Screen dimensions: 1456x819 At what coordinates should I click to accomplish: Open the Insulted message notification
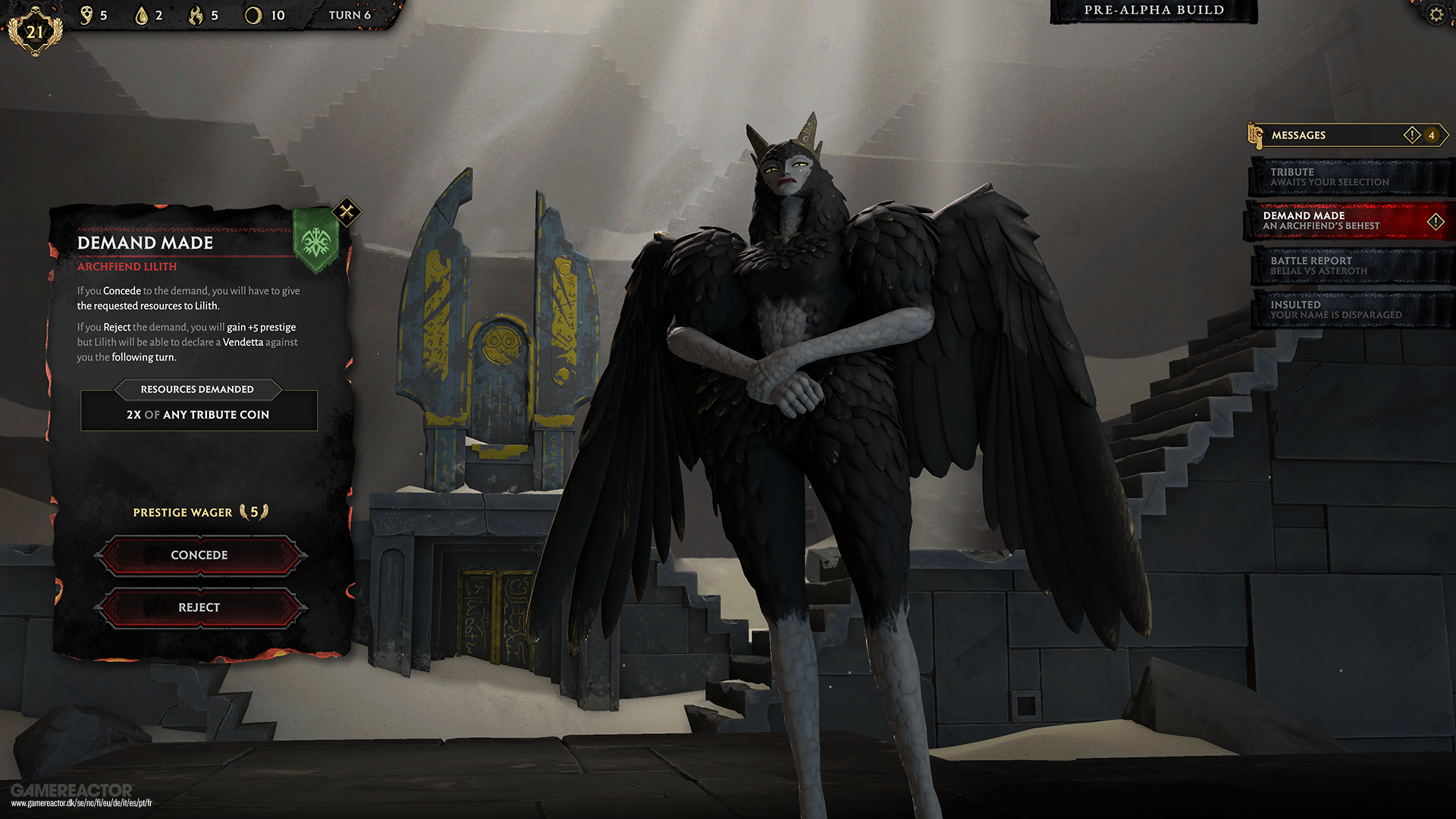tap(1350, 309)
